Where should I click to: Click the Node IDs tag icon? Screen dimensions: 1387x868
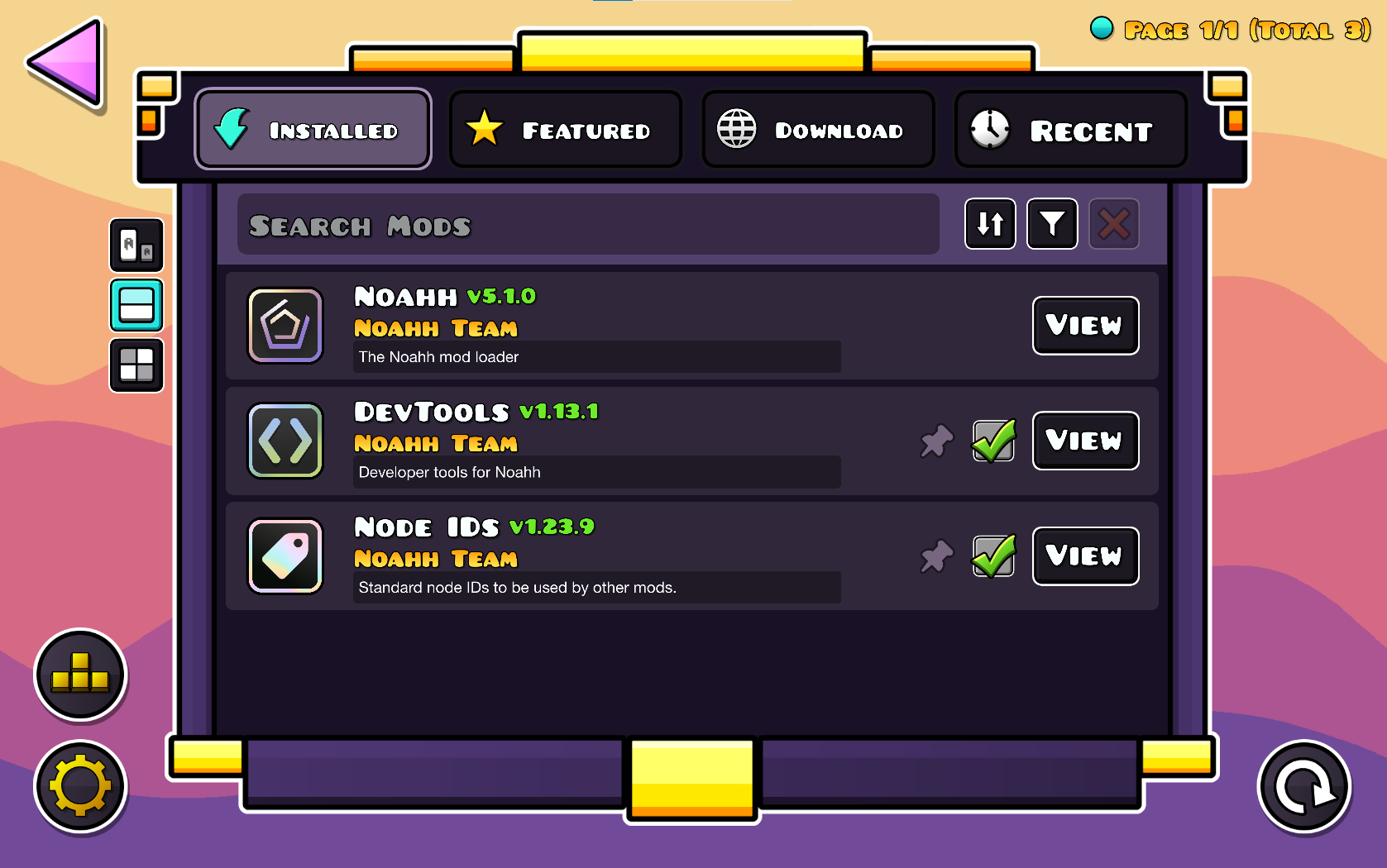[285, 556]
